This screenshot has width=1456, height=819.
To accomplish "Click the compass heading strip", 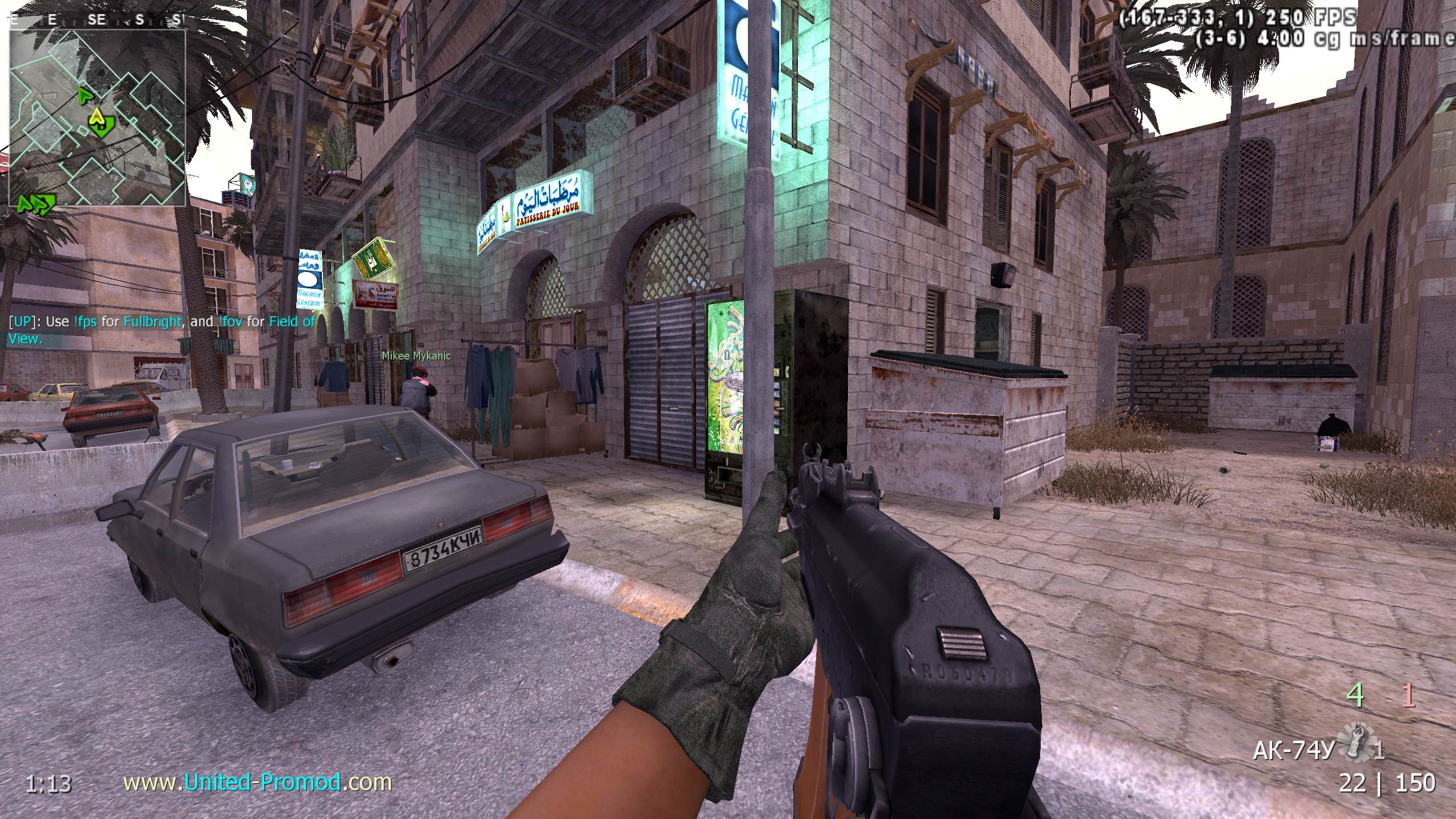I will 97,20.
